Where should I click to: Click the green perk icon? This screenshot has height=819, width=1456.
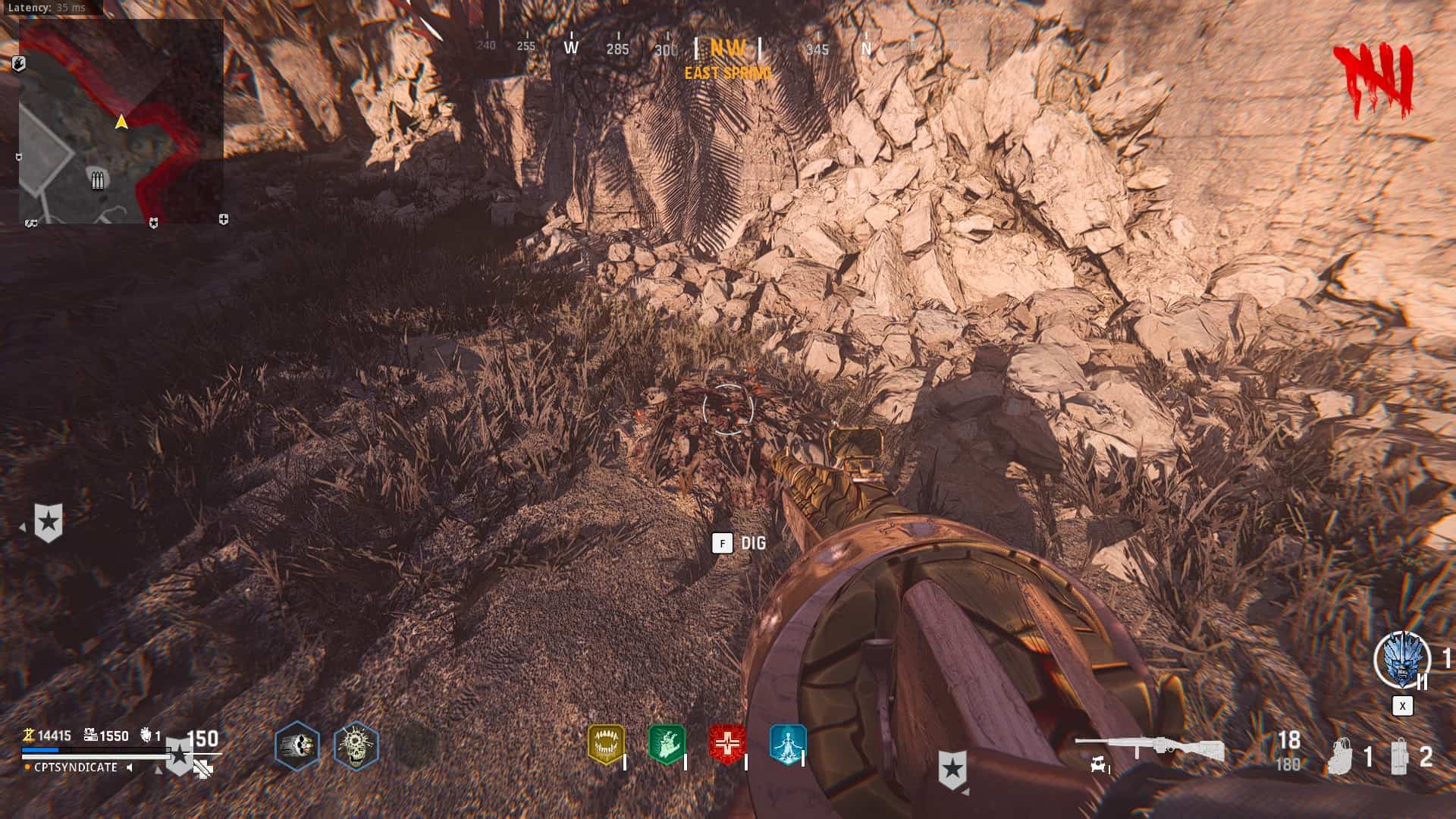click(667, 744)
